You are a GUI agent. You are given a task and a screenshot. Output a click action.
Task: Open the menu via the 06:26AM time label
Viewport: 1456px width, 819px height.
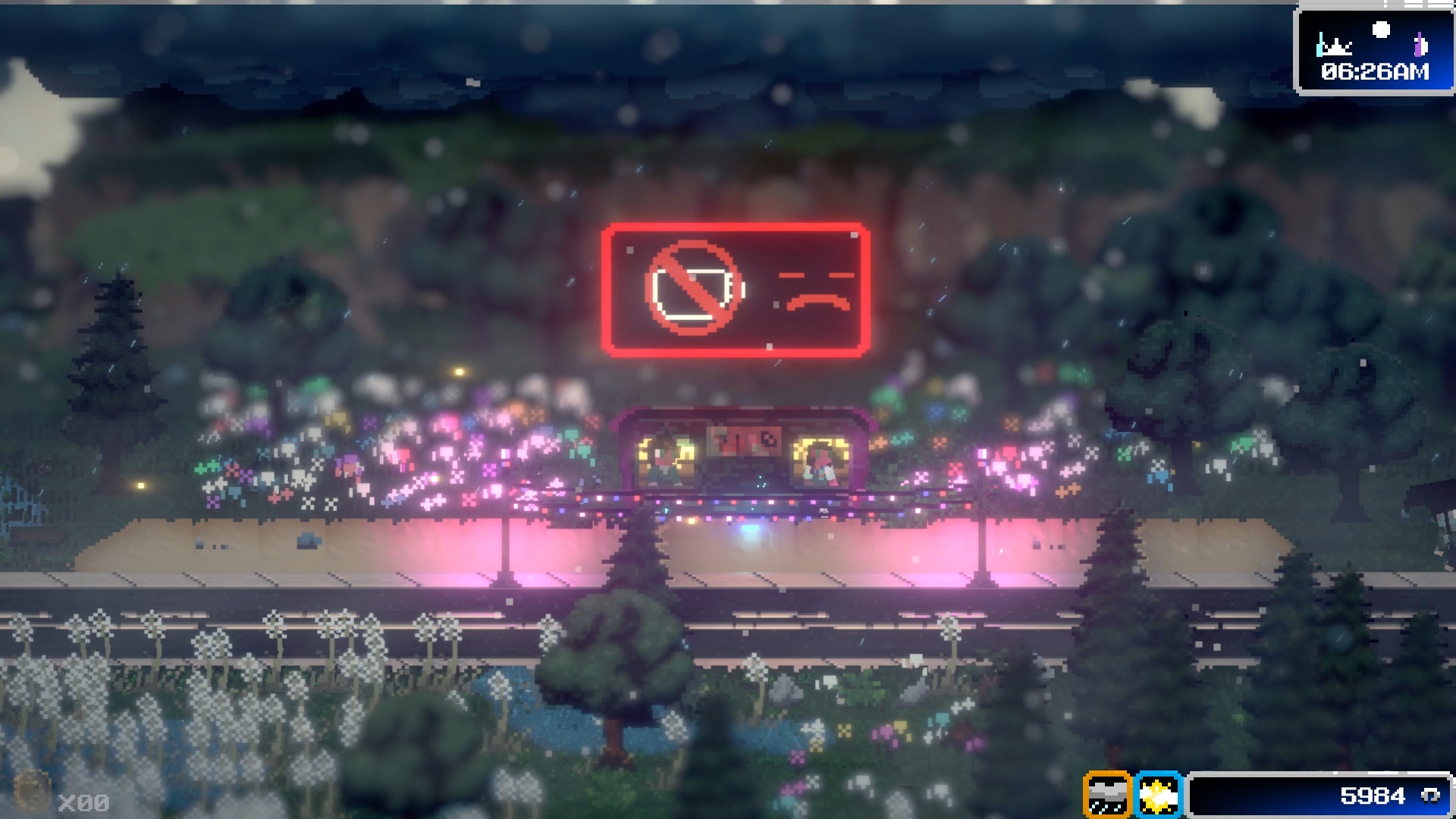click(1376, 73)
